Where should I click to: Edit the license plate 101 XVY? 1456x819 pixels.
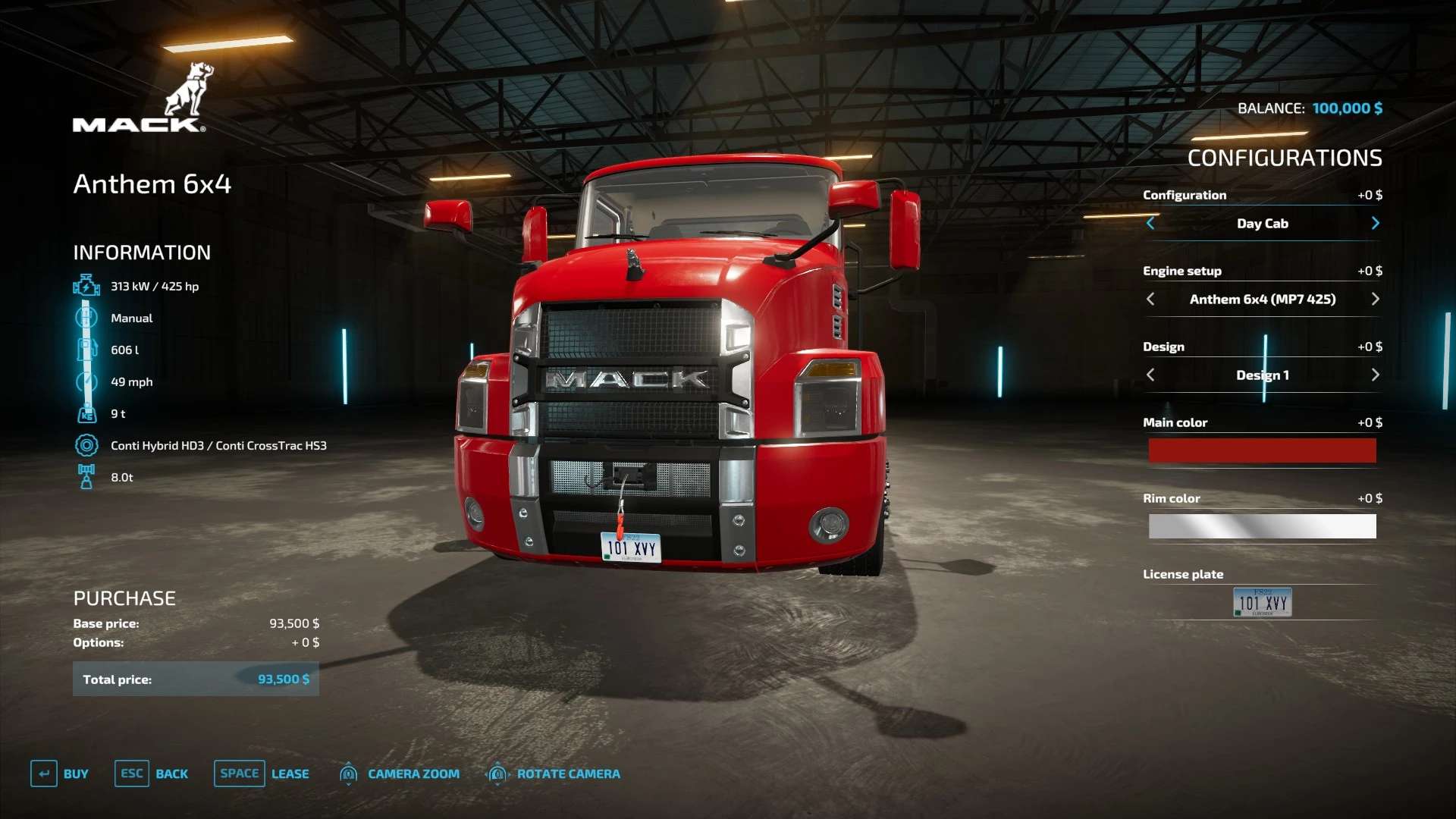tap(1262, 602)
